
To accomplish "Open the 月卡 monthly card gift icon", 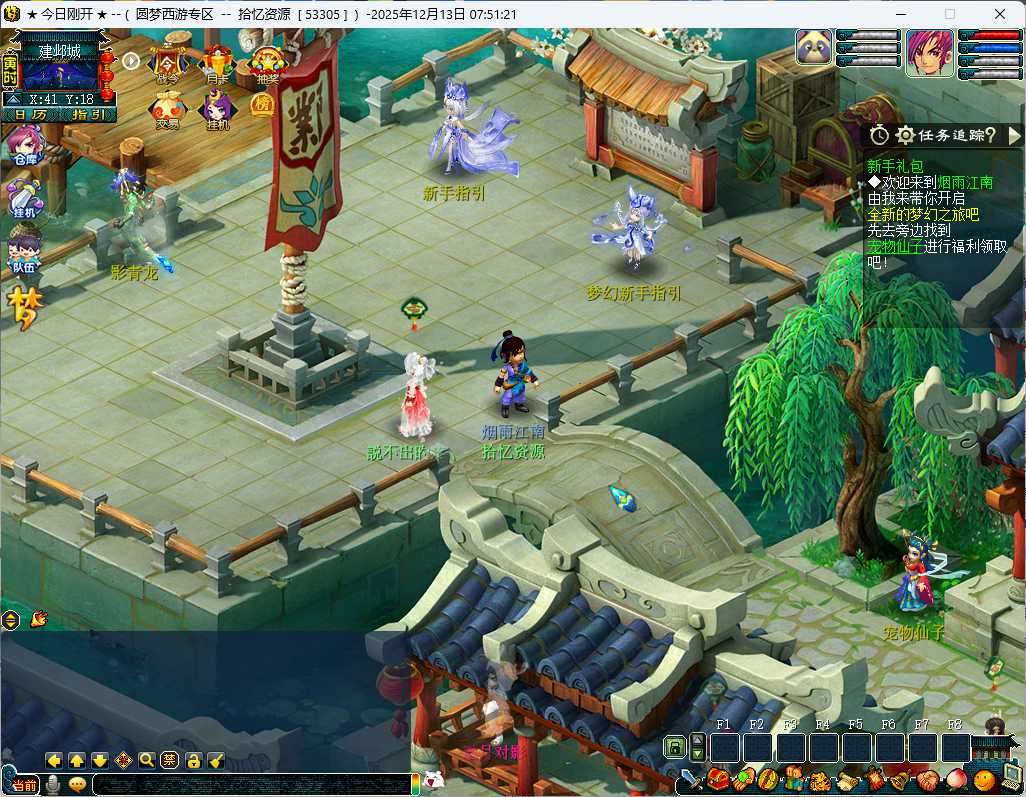I will (x=217, y=64).
